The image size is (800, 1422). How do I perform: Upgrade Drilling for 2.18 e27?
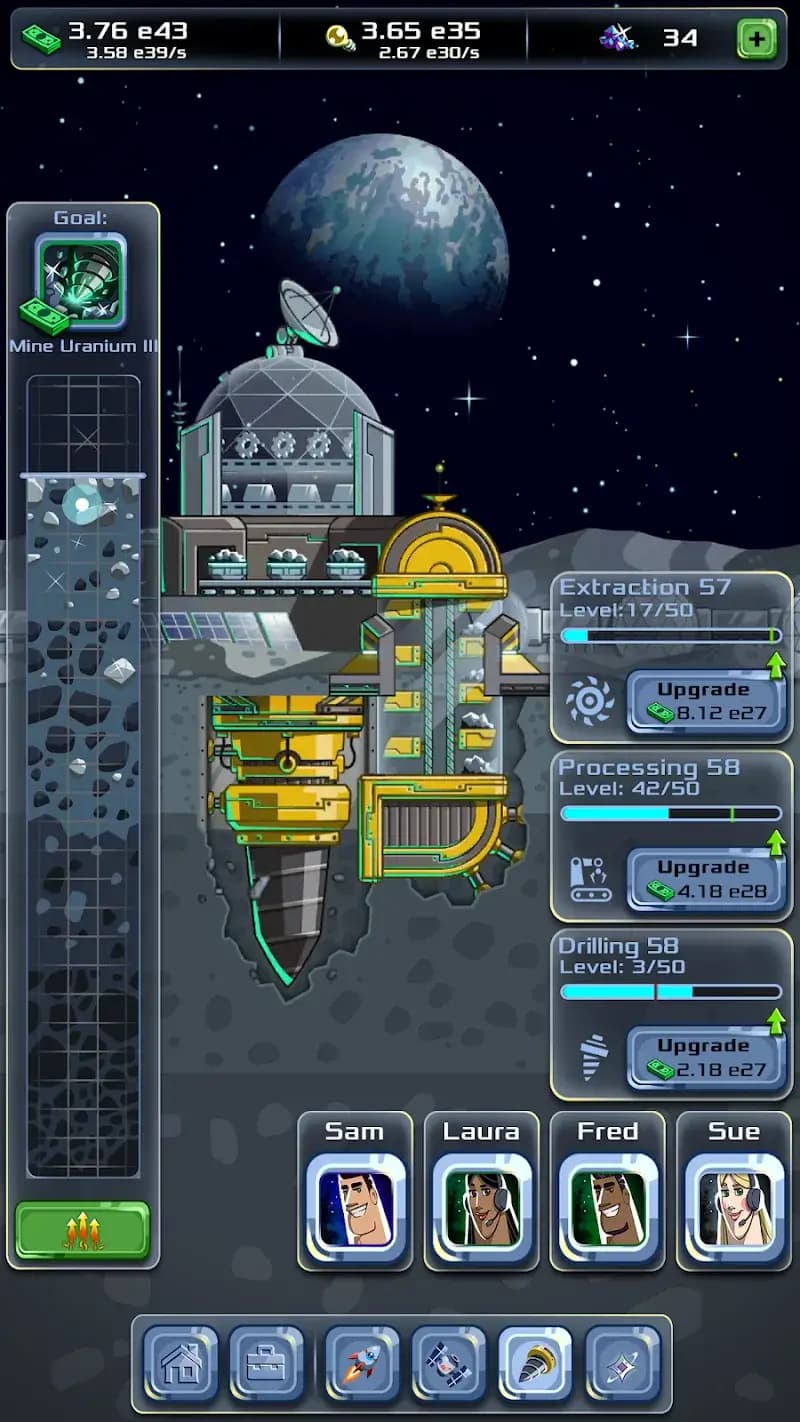point(706,1058)
